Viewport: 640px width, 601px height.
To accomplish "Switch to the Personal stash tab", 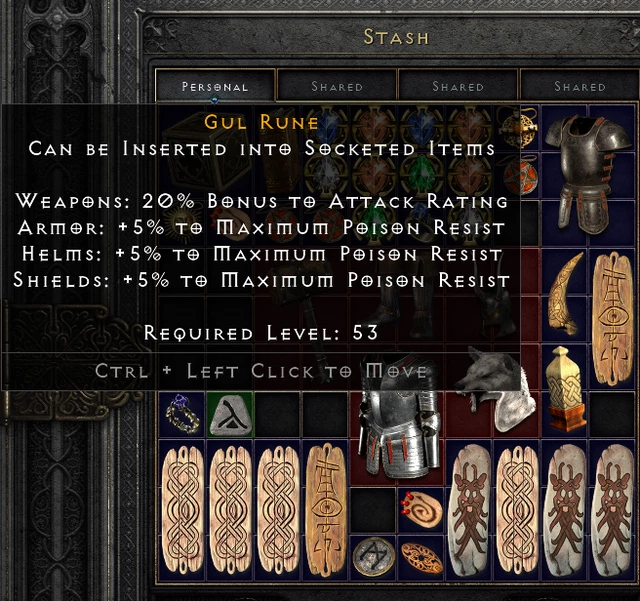I will click(x=215, y=86).
